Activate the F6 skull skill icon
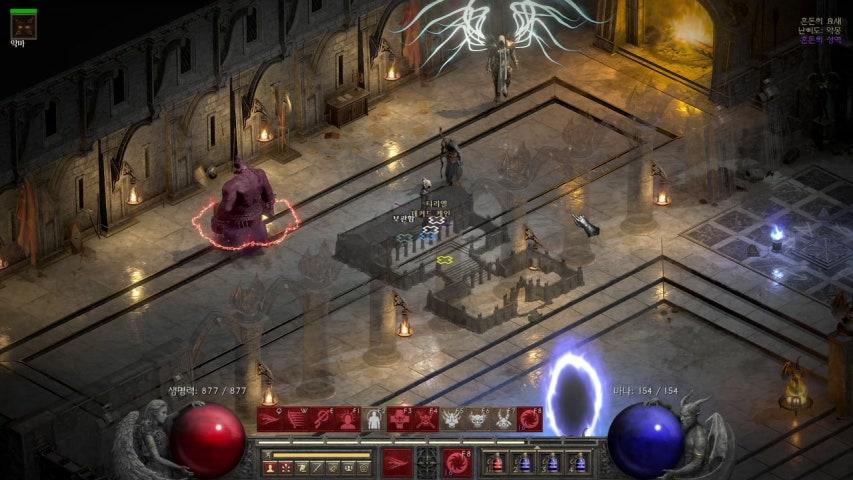This screenshot has height=480, width=853. pos(478,419)
